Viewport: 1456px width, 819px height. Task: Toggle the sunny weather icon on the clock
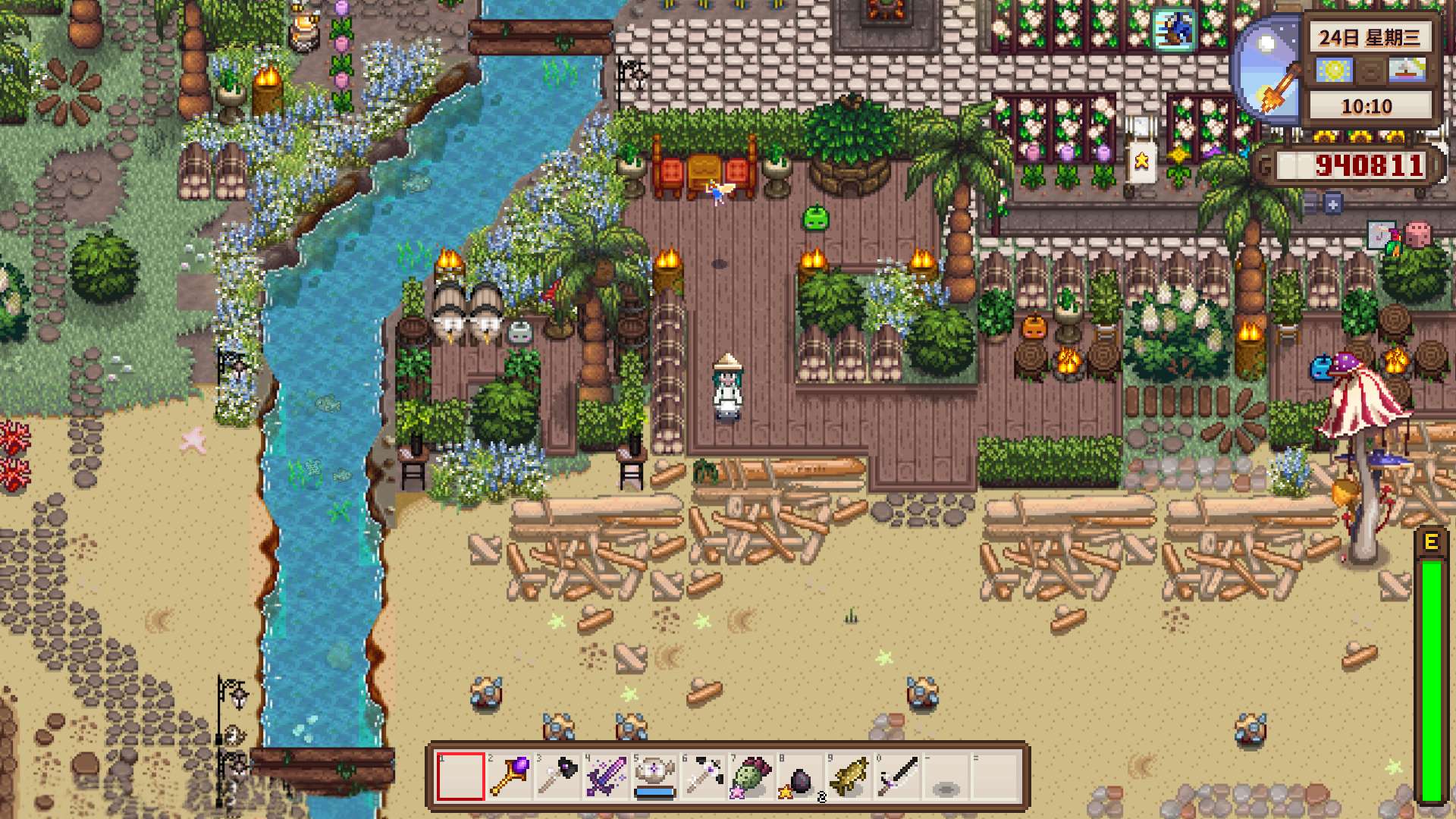click(x=1333, y=69)
